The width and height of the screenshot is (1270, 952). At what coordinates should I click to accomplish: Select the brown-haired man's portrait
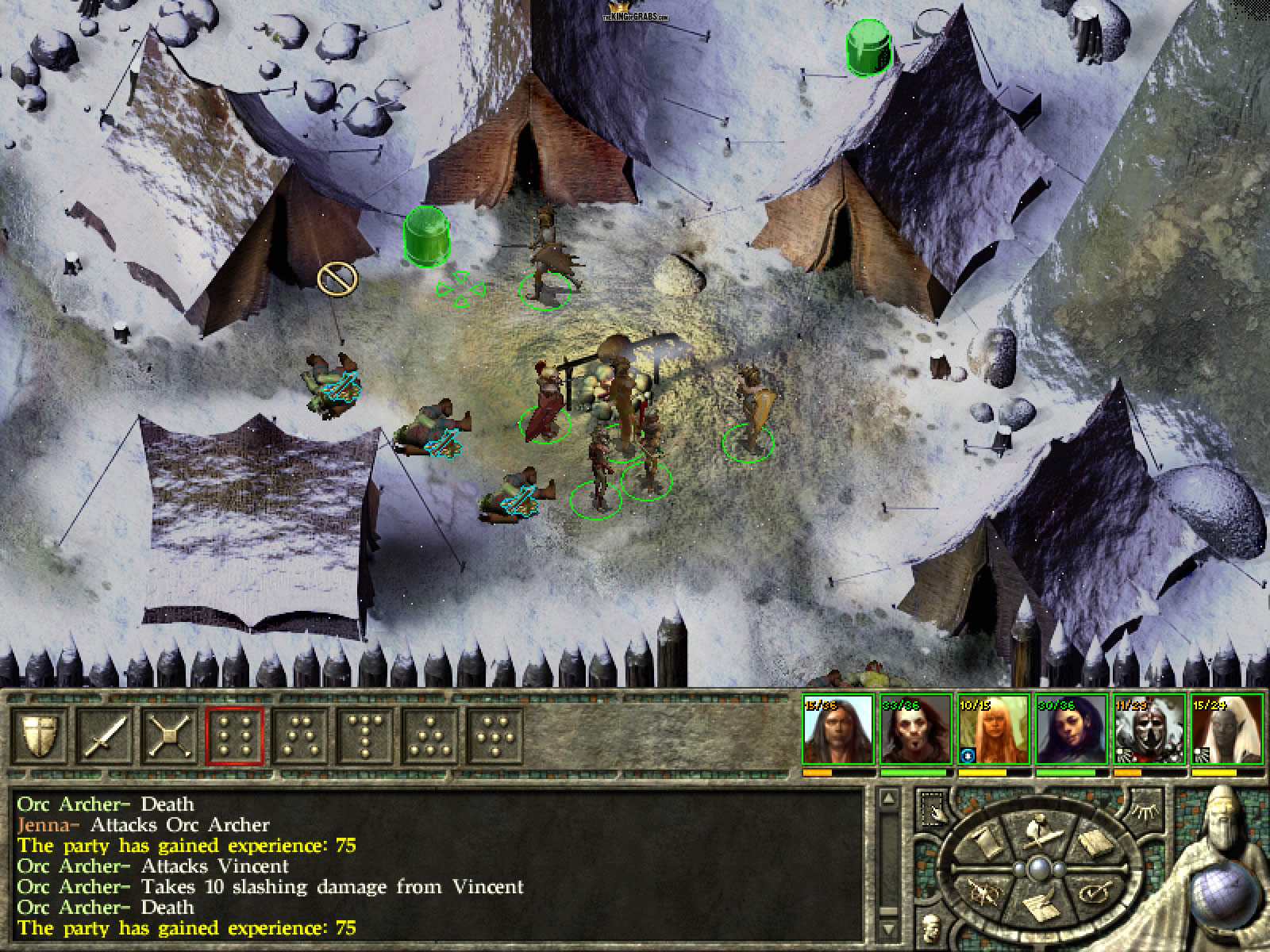point(837,730)
